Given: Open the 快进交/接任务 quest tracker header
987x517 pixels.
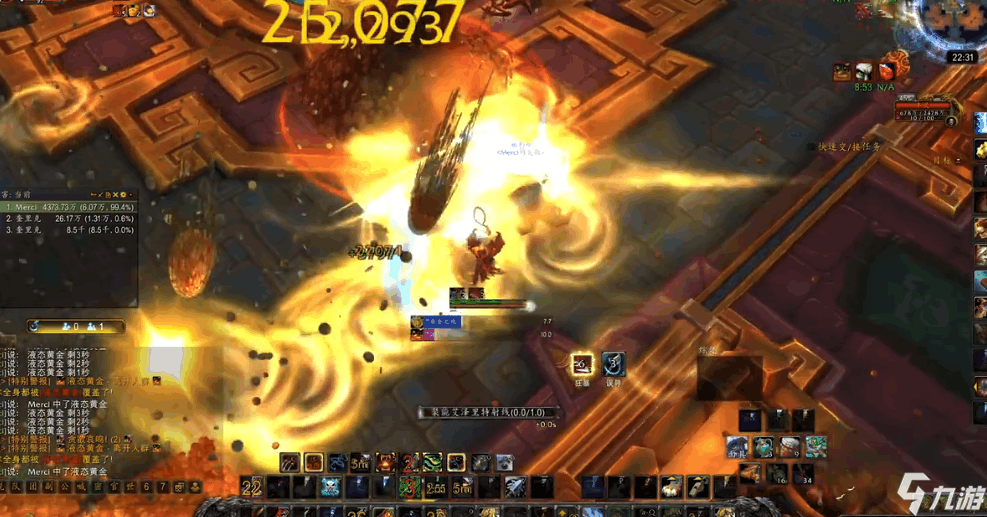Looking at the screenshot, I should [850, 146].
